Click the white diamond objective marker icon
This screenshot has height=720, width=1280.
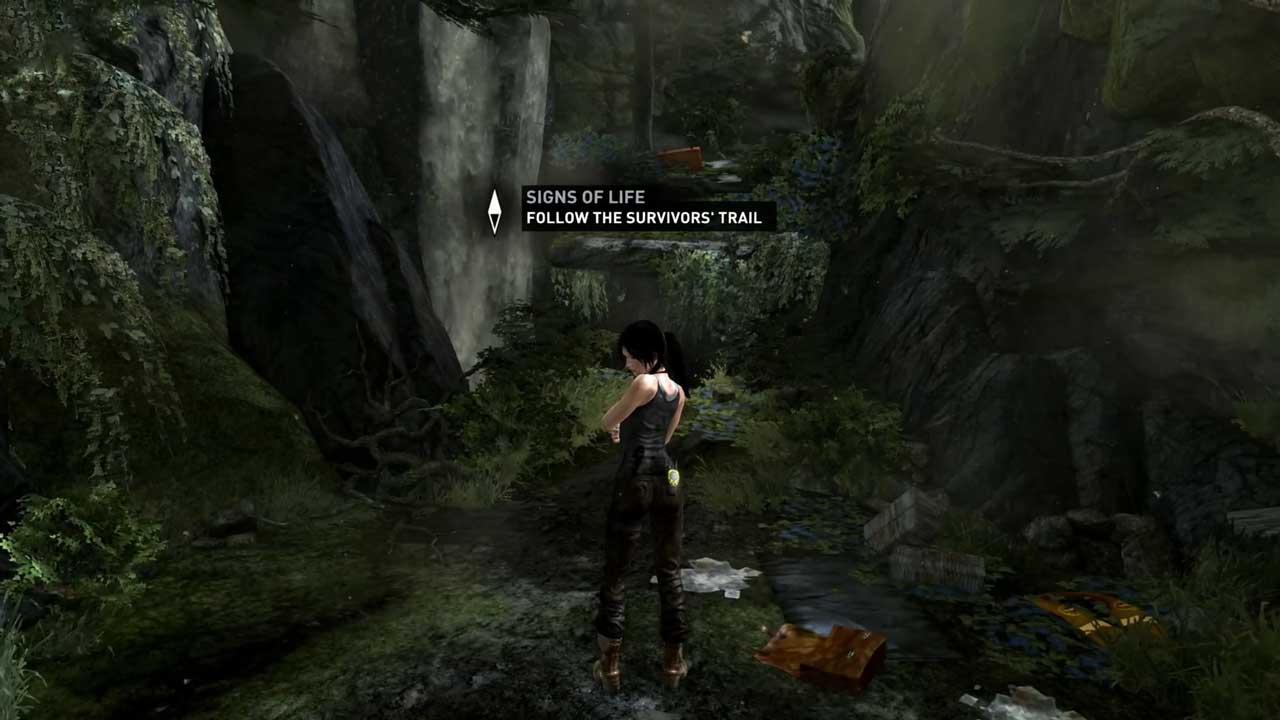[494, 211]
